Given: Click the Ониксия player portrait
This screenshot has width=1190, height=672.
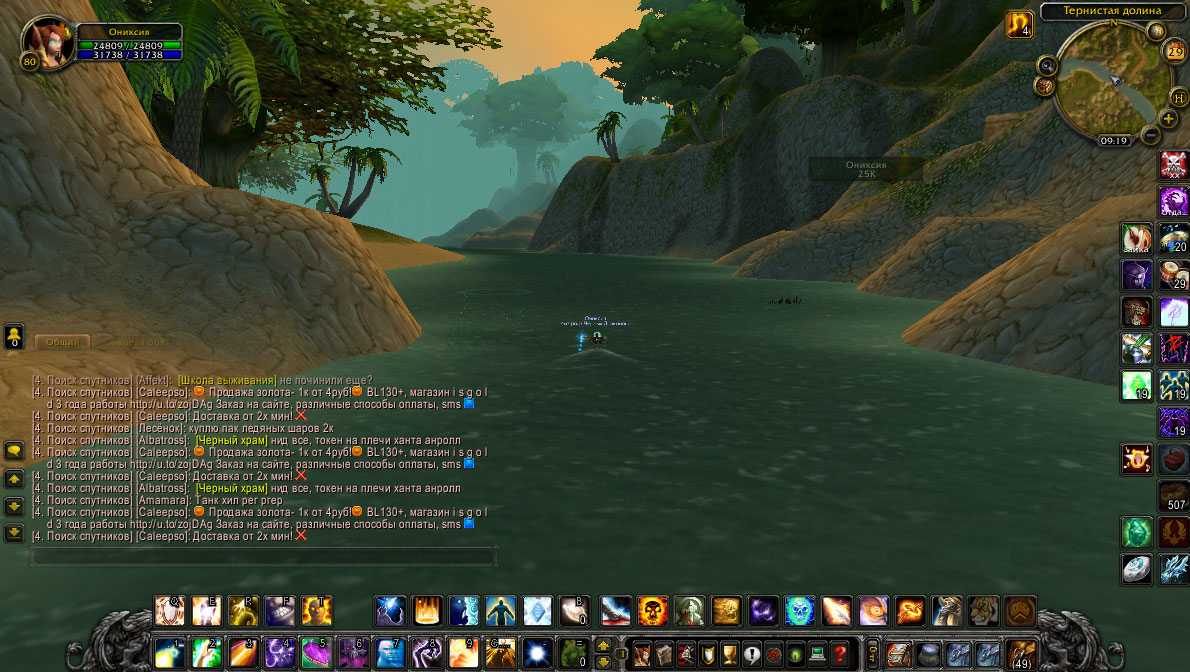Looking at the screenshot, I should point(47,42).
